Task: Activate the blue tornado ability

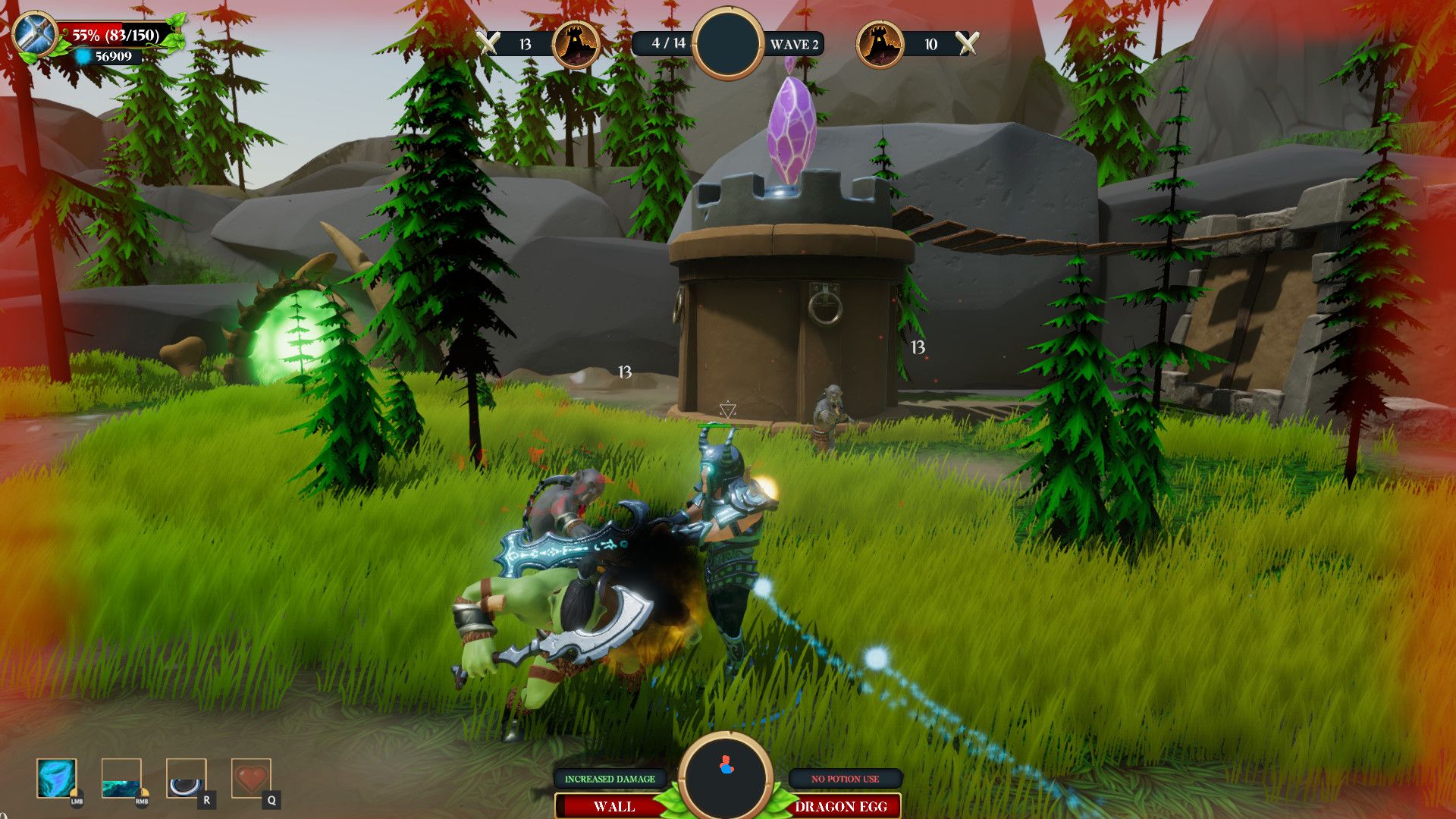Action: point(57,779)
